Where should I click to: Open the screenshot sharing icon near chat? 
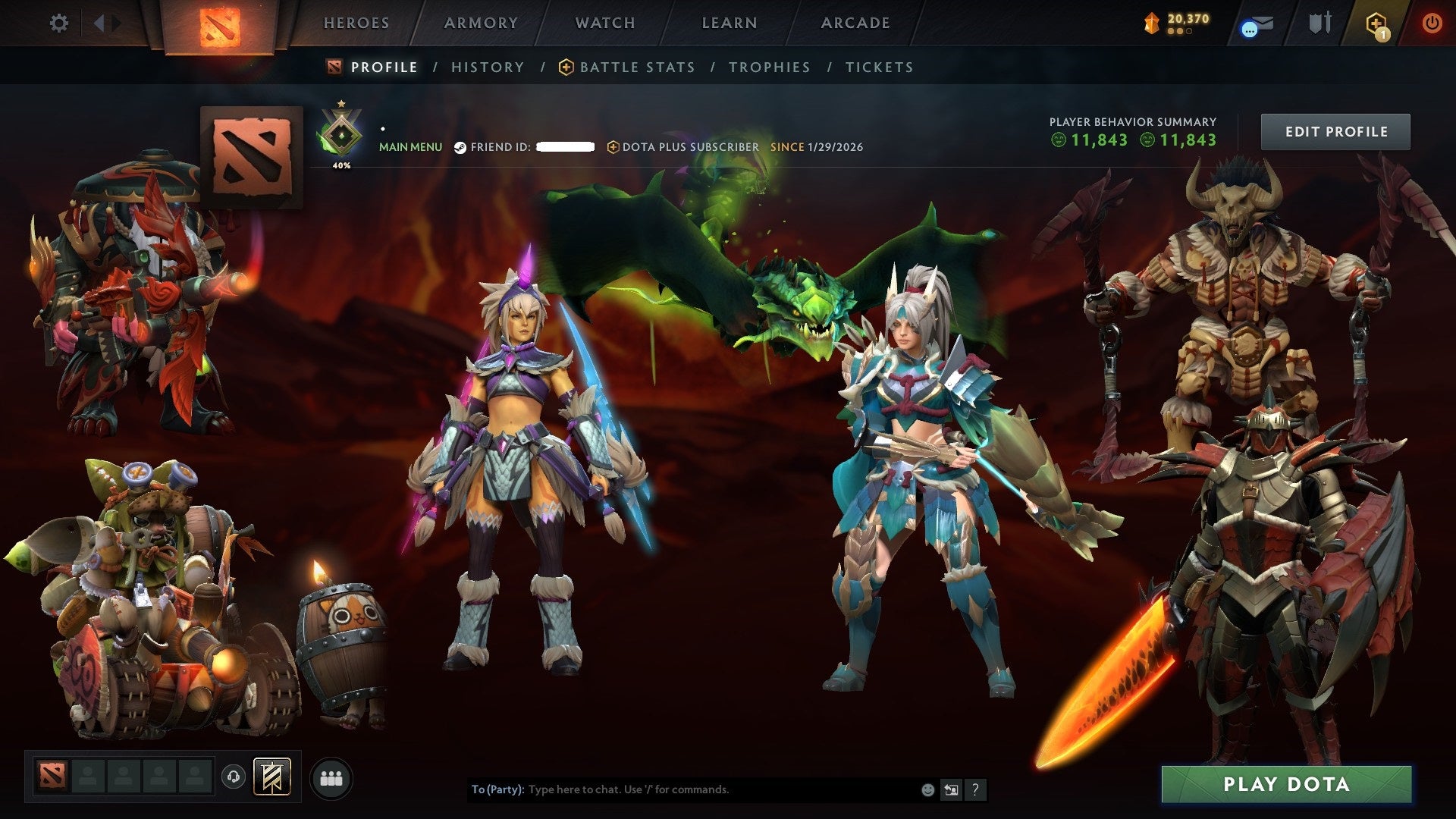point(950,789)
